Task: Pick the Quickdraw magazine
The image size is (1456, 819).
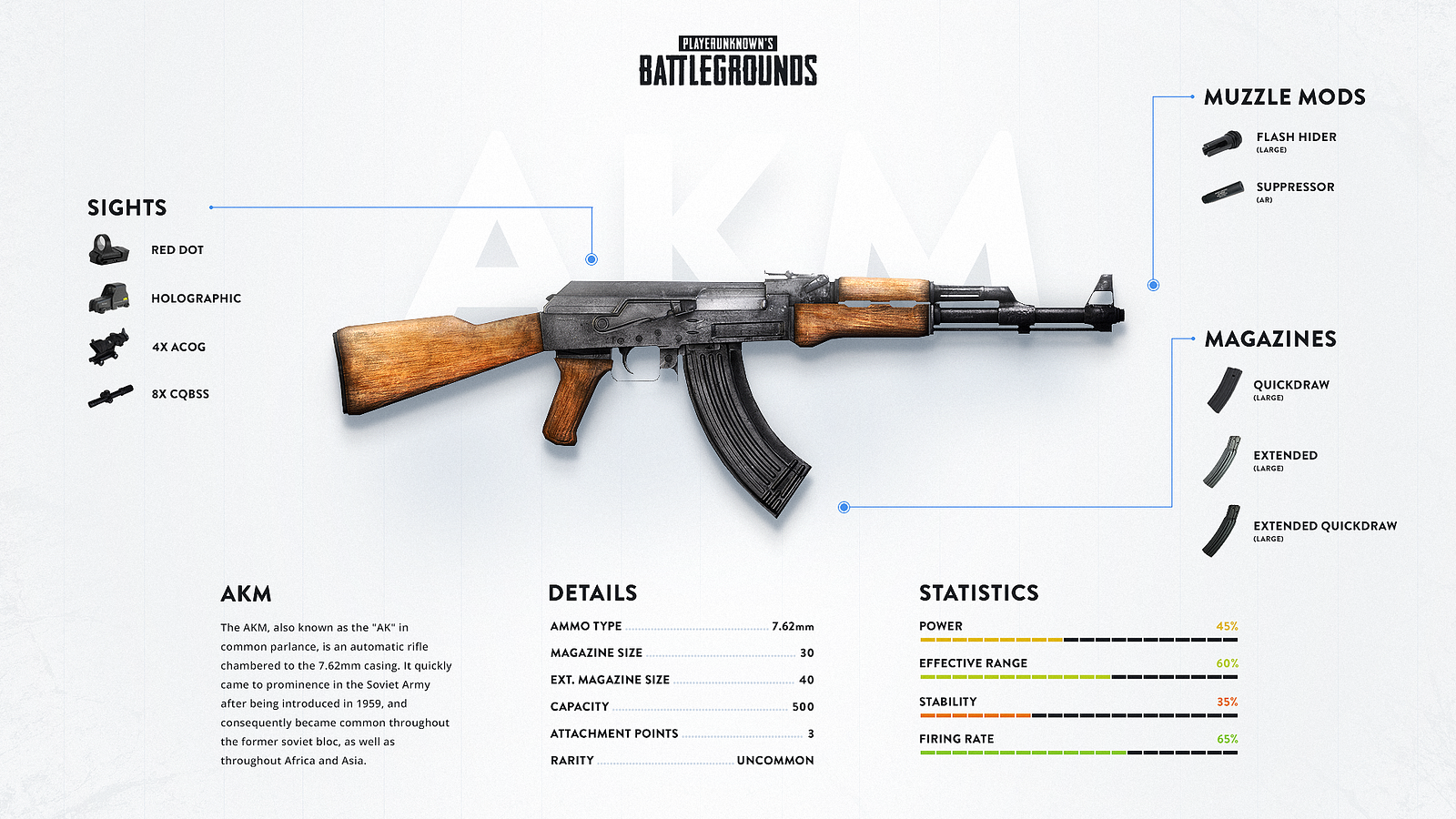Action: tap(1224, 389)
